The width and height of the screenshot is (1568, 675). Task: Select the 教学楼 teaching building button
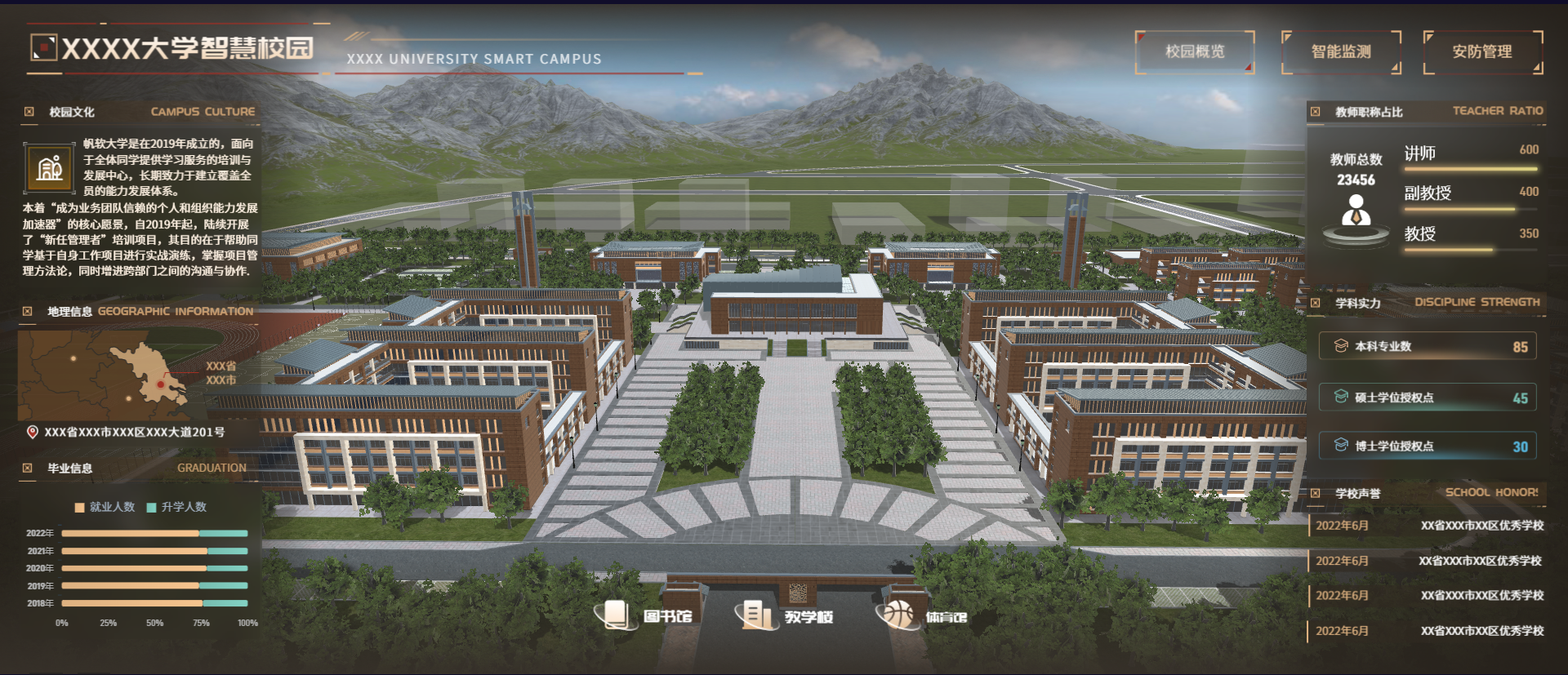(x=785, y=615)
